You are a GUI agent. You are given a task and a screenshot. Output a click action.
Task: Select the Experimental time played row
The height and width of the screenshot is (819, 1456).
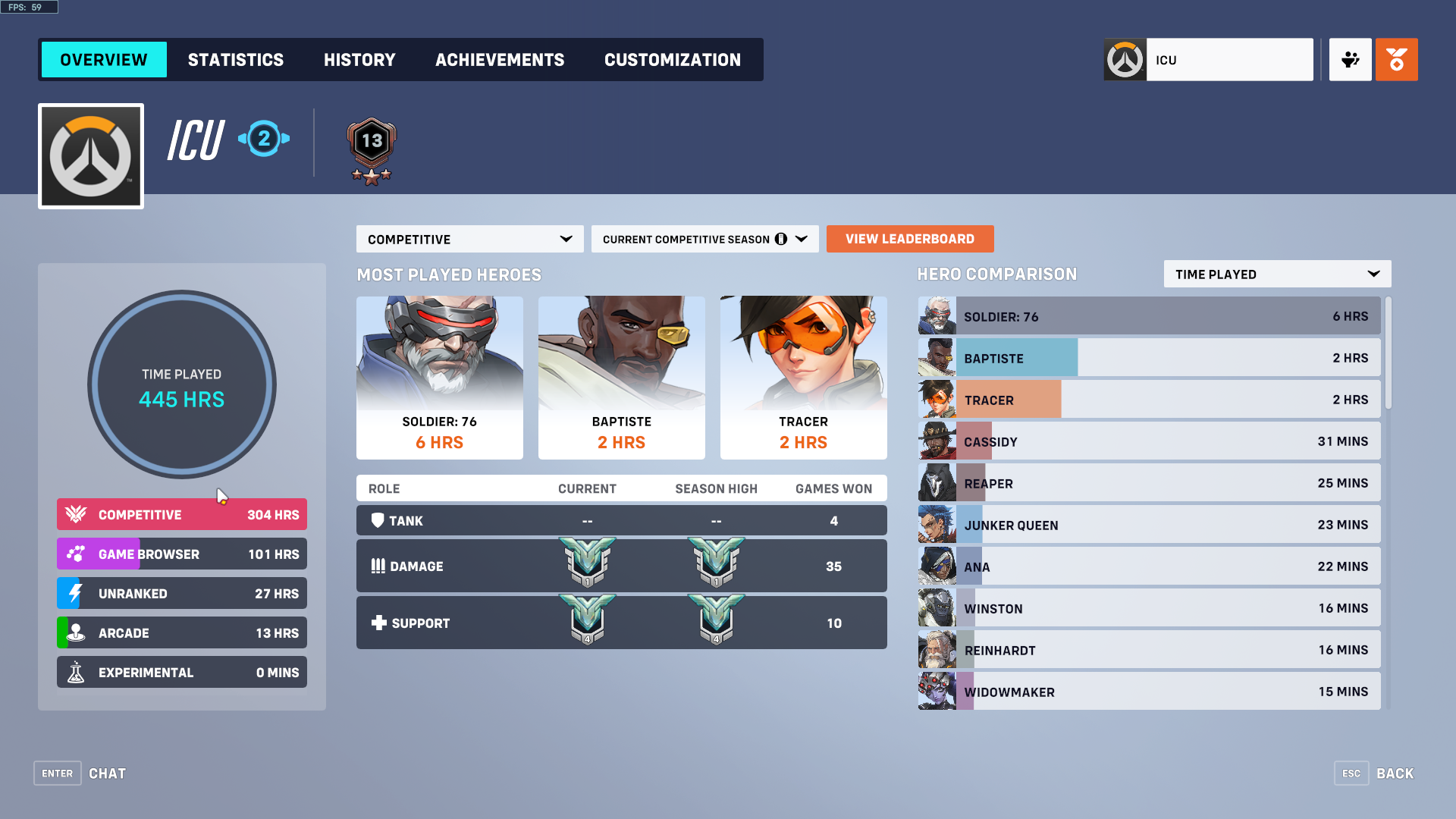click(x=182, y=672)
